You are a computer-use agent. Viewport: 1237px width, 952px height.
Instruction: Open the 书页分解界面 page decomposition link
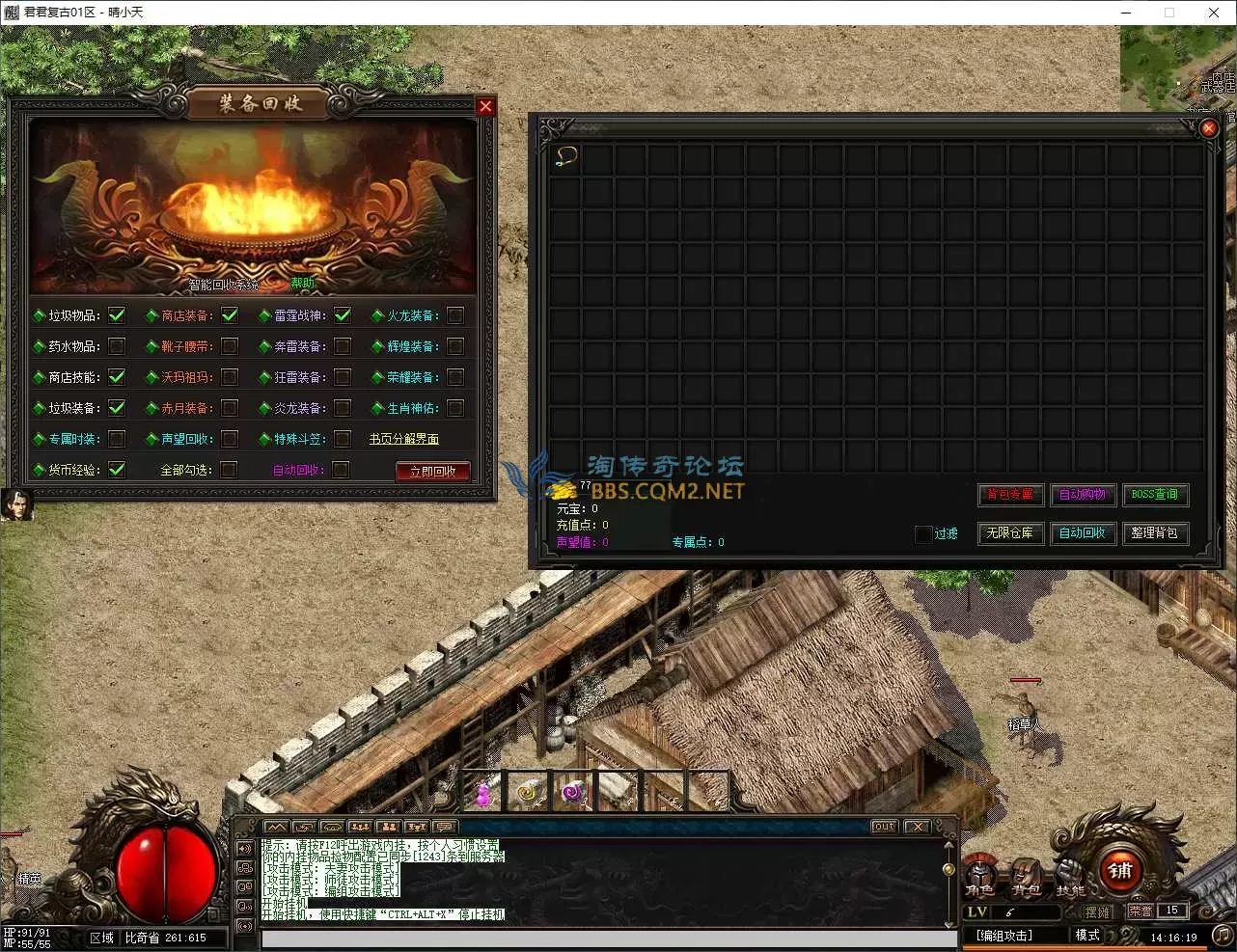(x=403, y=439)
